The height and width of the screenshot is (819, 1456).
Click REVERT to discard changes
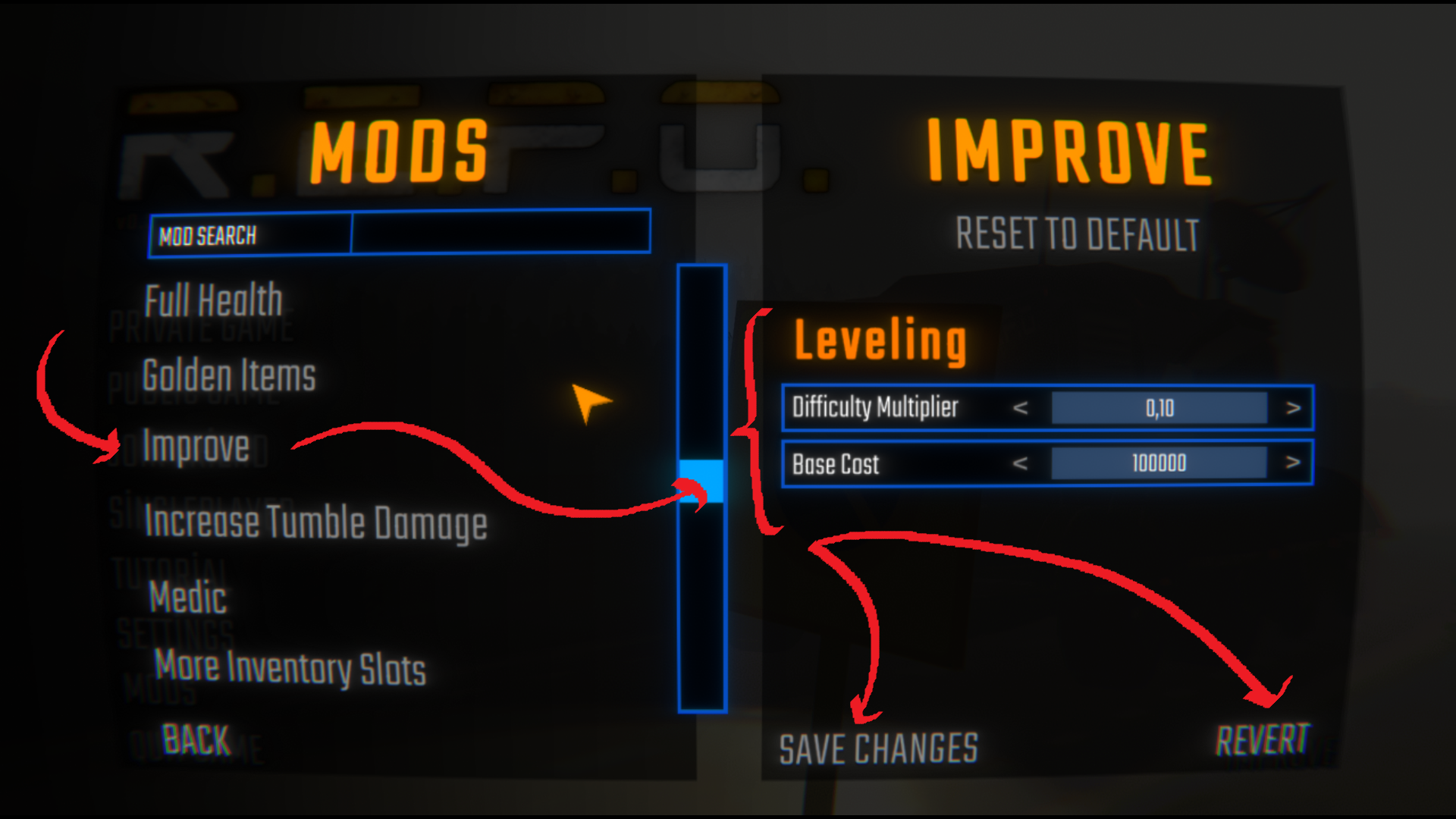coord(1263,737)
